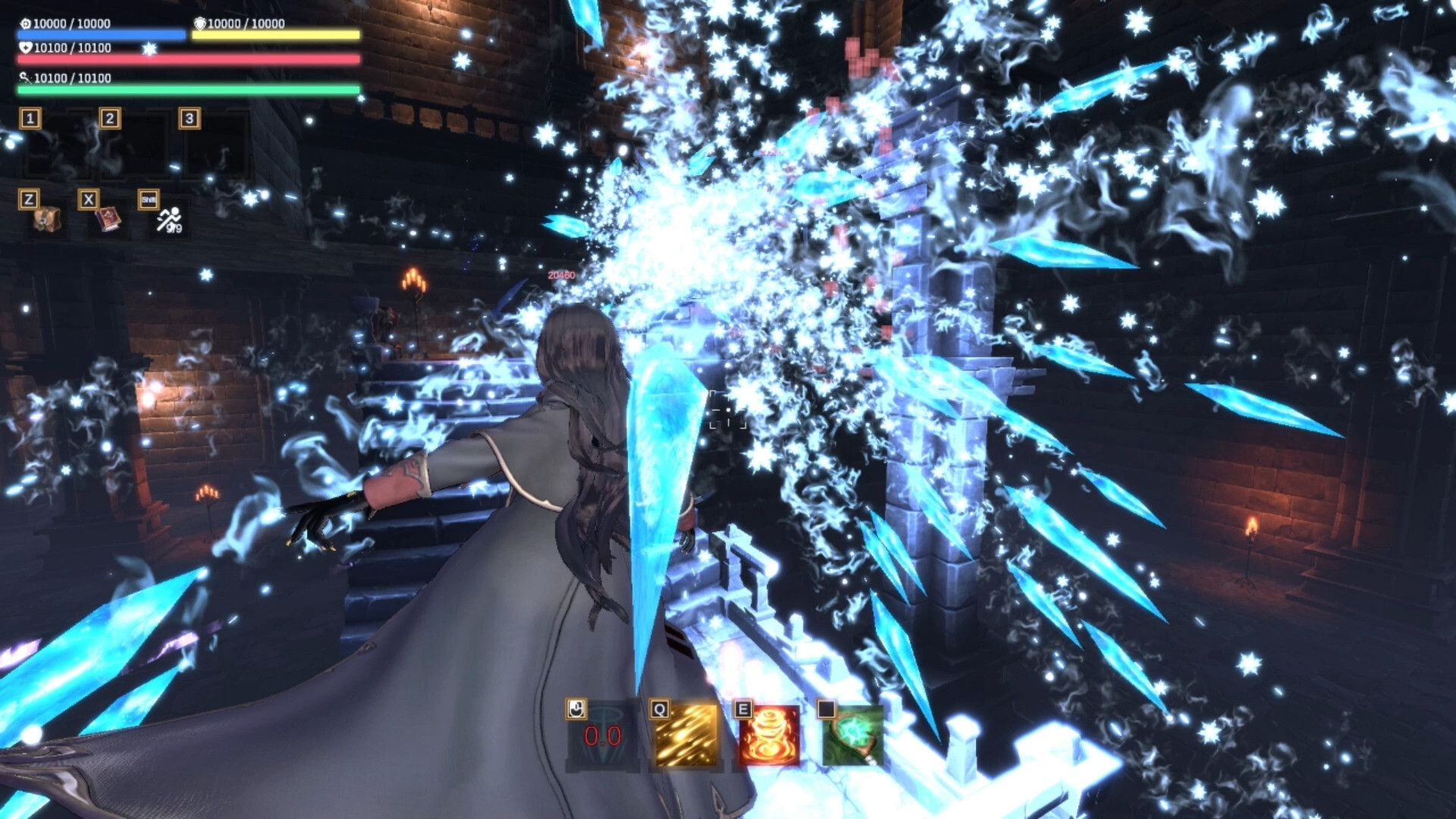Screen dimensions: 1456x819
Task: Click the green stamina bar at top left
Action: click(x=186, y=89)
